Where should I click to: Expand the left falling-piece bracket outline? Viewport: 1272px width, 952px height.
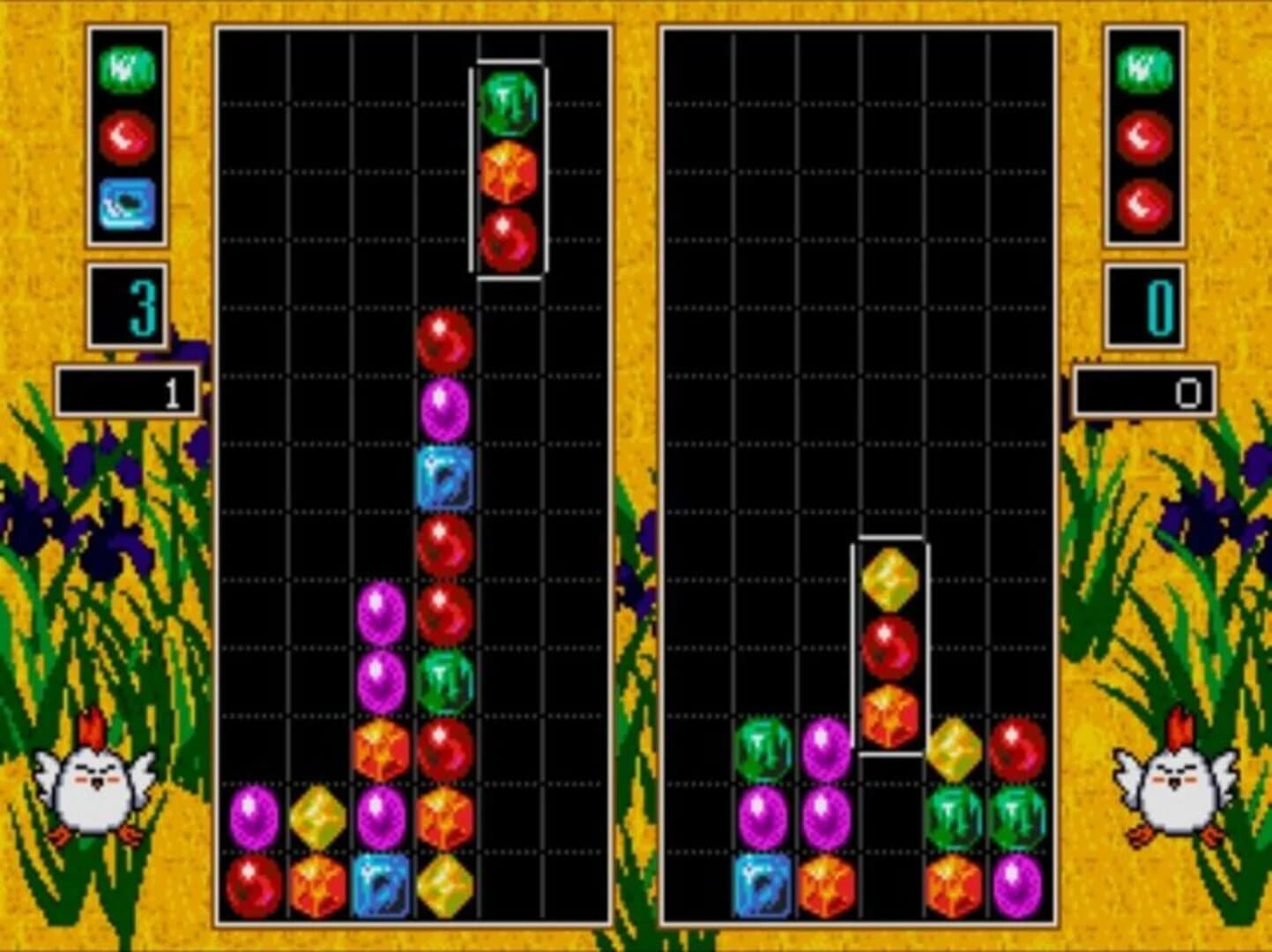click(510, 167)
